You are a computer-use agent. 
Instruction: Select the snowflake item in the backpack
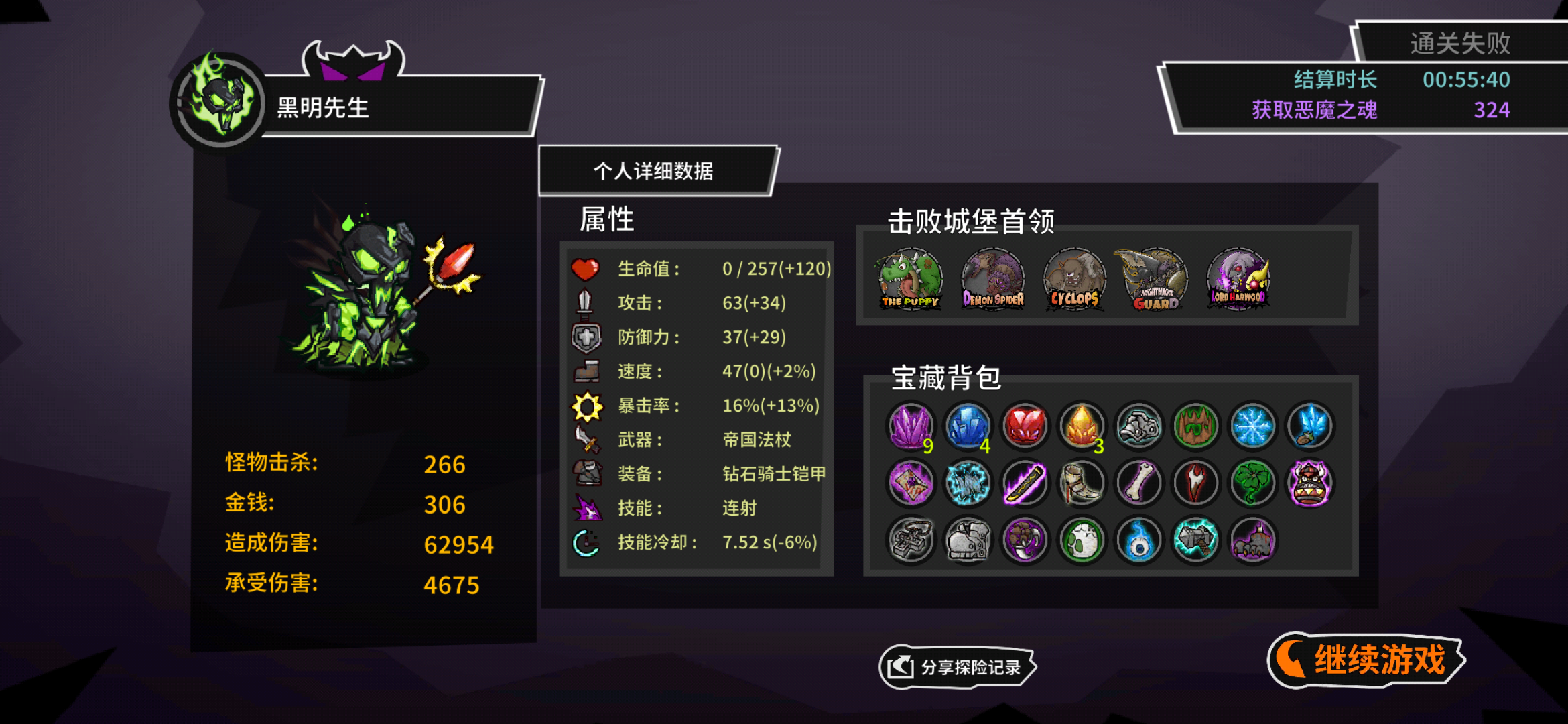point(1253,426)
